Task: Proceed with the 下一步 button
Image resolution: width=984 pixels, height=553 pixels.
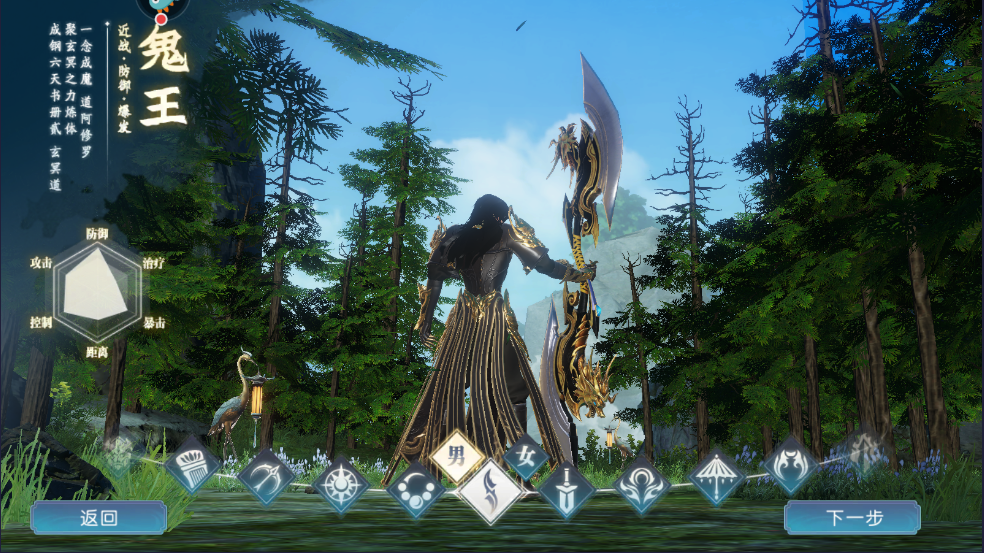Action: point(852,518)
